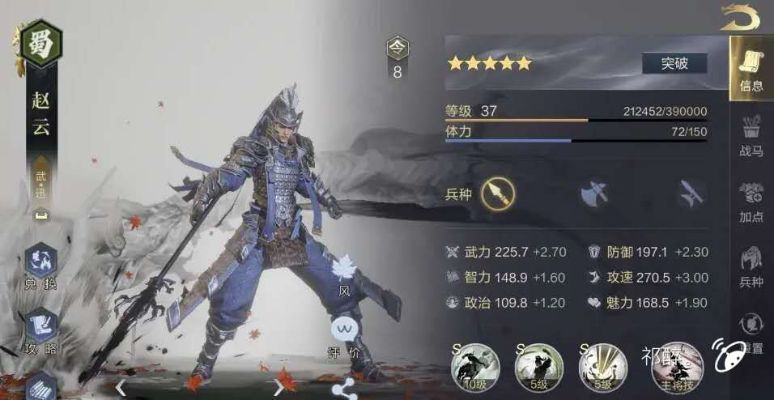Tap the share icon below the hero
The image size is (774, 400).
tap(346, 386)
